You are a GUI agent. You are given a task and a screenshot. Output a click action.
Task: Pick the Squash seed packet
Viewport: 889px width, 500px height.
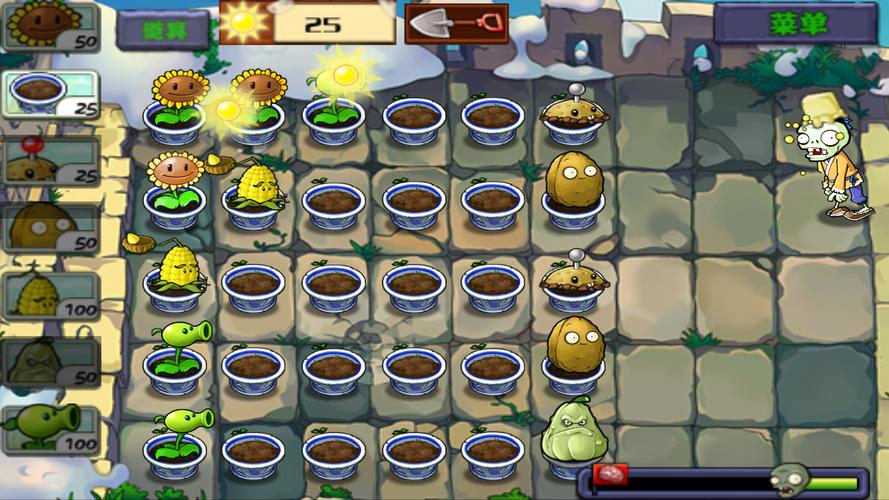[x=50, y=362]
